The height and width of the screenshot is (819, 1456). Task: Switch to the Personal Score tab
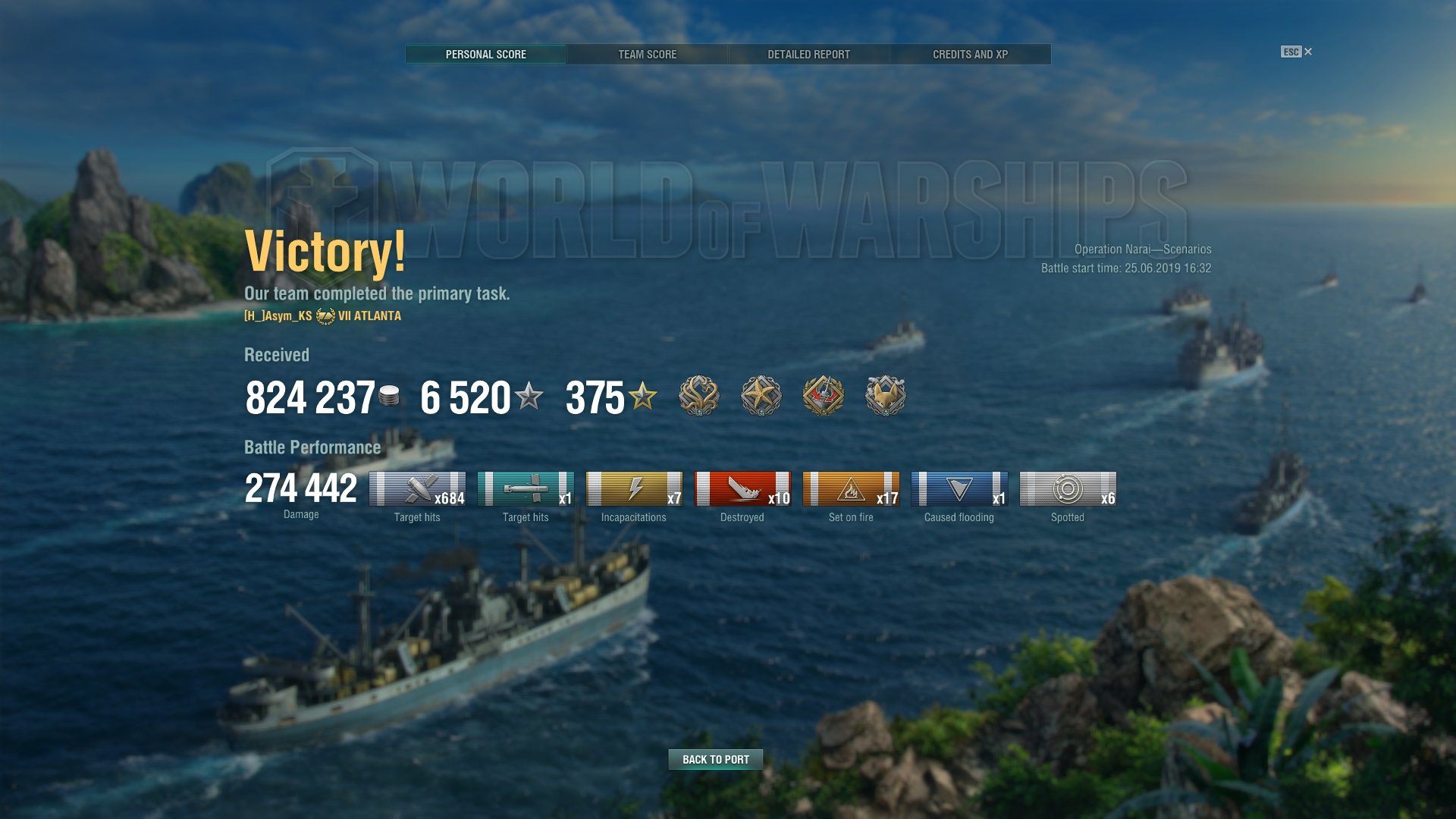point(485,55)
